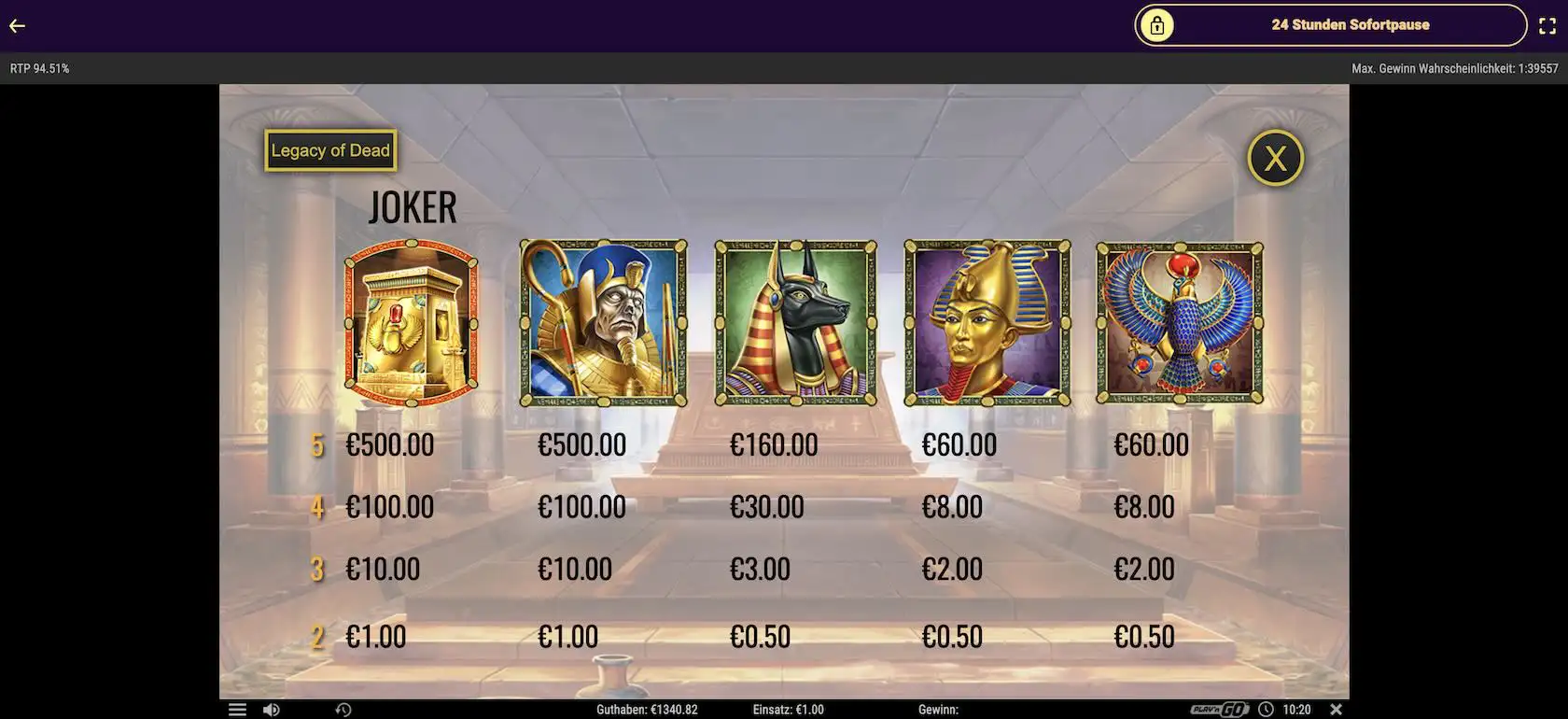Toggle fullscreen mode in the top-right corner
This screenshot has width=1568, height=719.
click(1547, 26)
